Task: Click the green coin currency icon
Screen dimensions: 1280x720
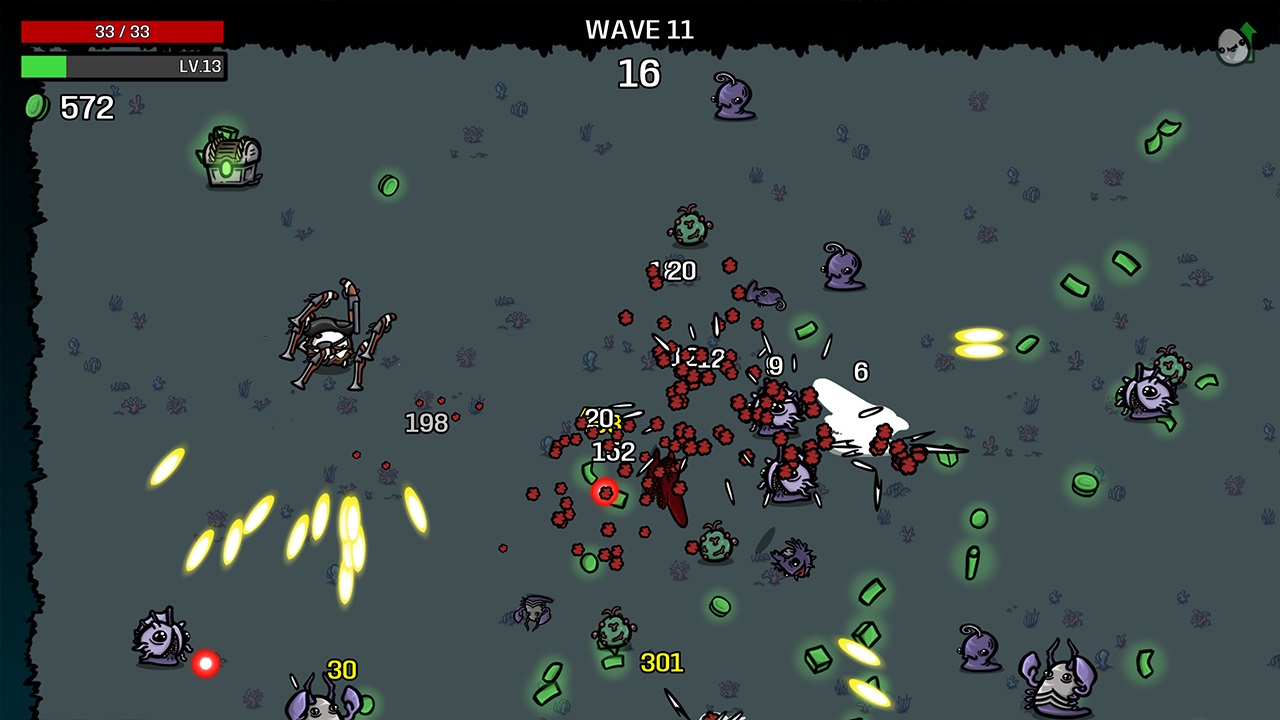Action: [37, 107]
